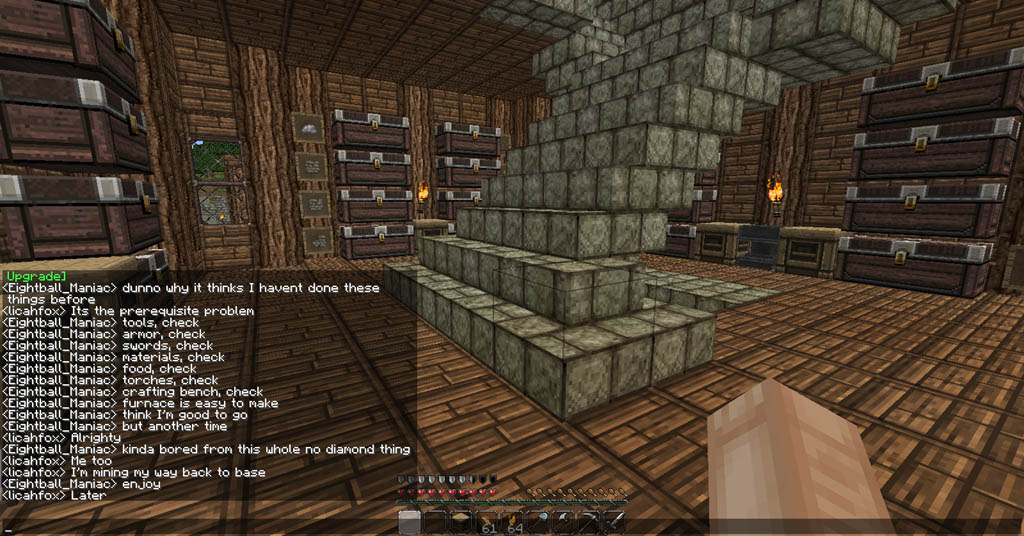The height and width of the screenshot is (536, 1024).
Task: Select the torch stack of 64
Action: tap(513, 522)
